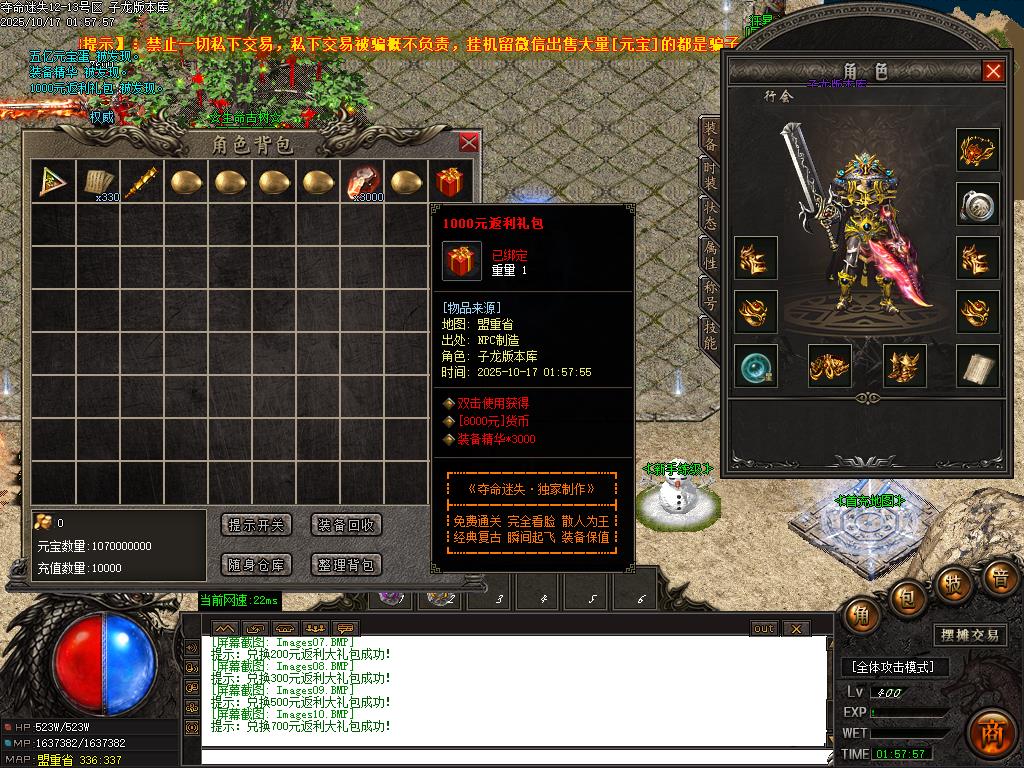Select the golden staff item in the bag
The image size is (1024, 768).
[x=140, y=182]
